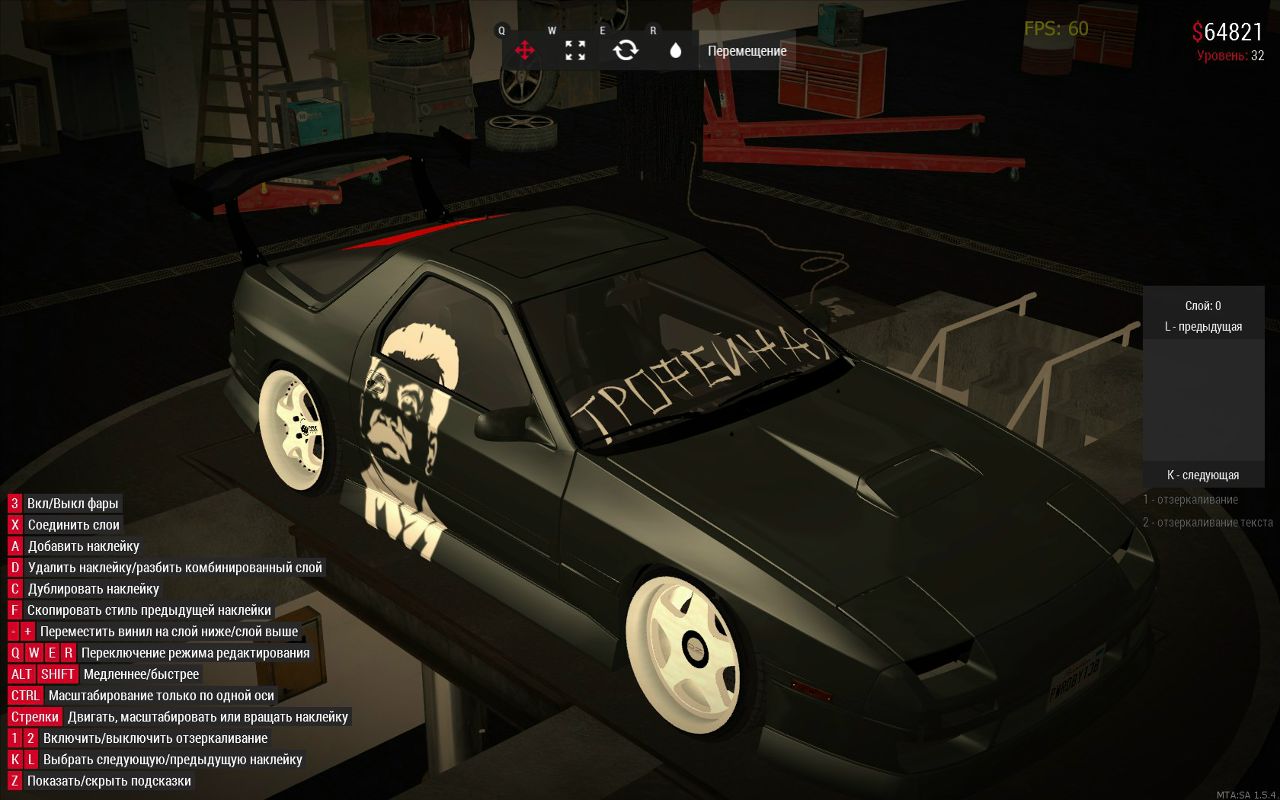This screenshot has width=1280, height=800.
Task: Select the move tool with red arrows
Action: point(524,50)
